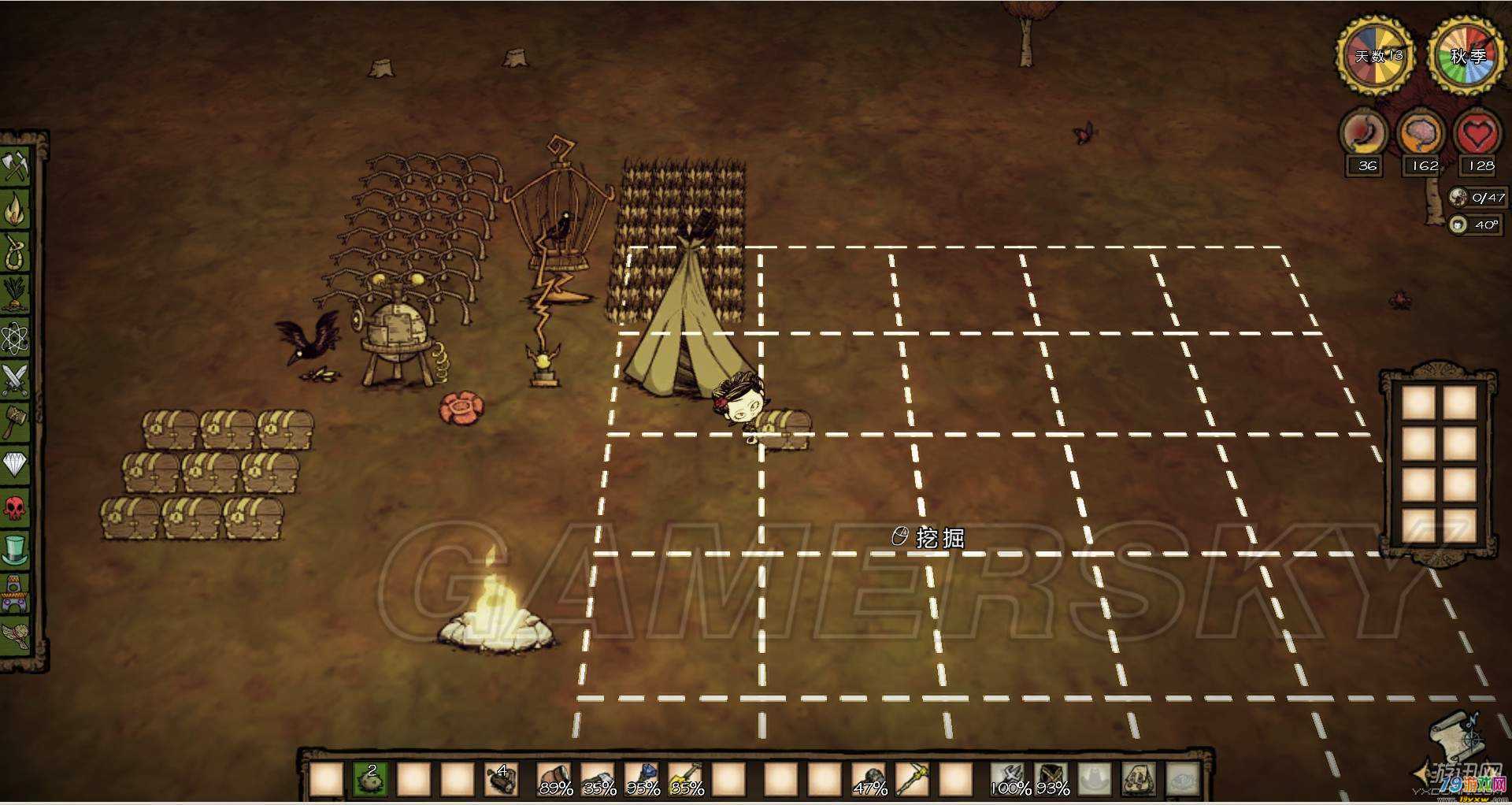Open the green top hat Dress tab
This screenshot has width=1512, height=805.
click(x=16, y=550)
